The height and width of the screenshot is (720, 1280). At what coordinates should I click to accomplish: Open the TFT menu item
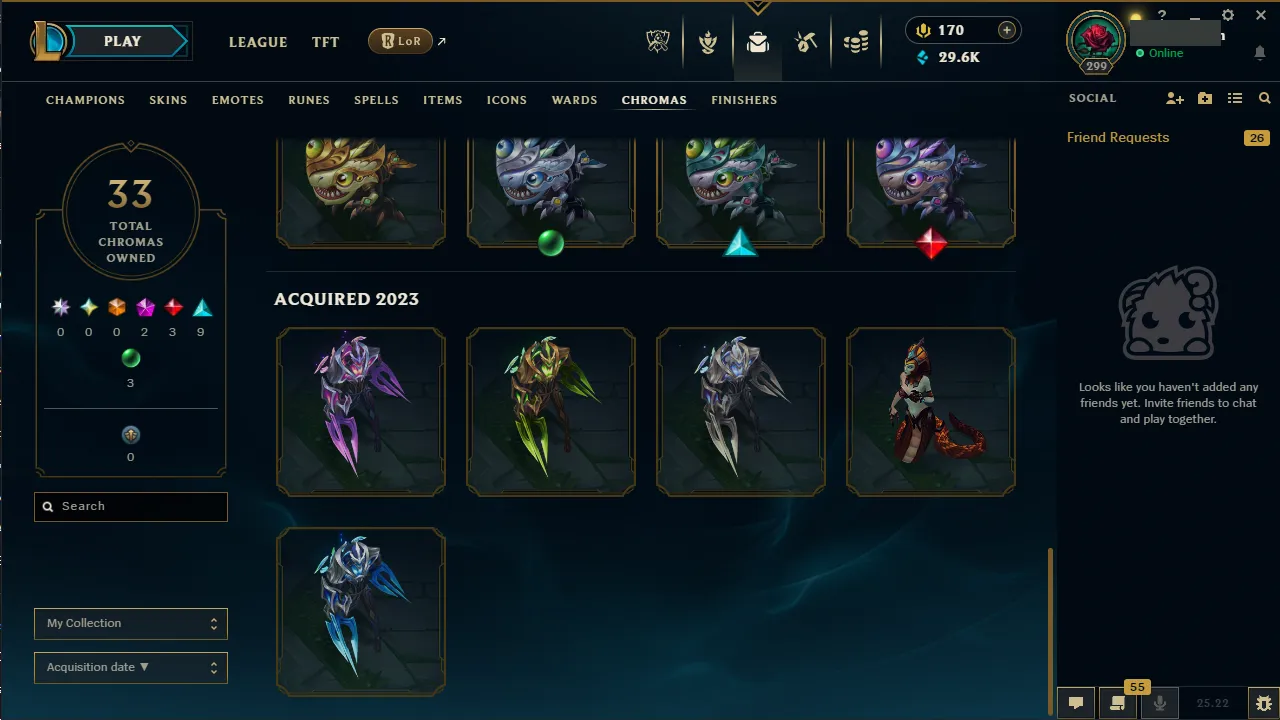[325, 42]
